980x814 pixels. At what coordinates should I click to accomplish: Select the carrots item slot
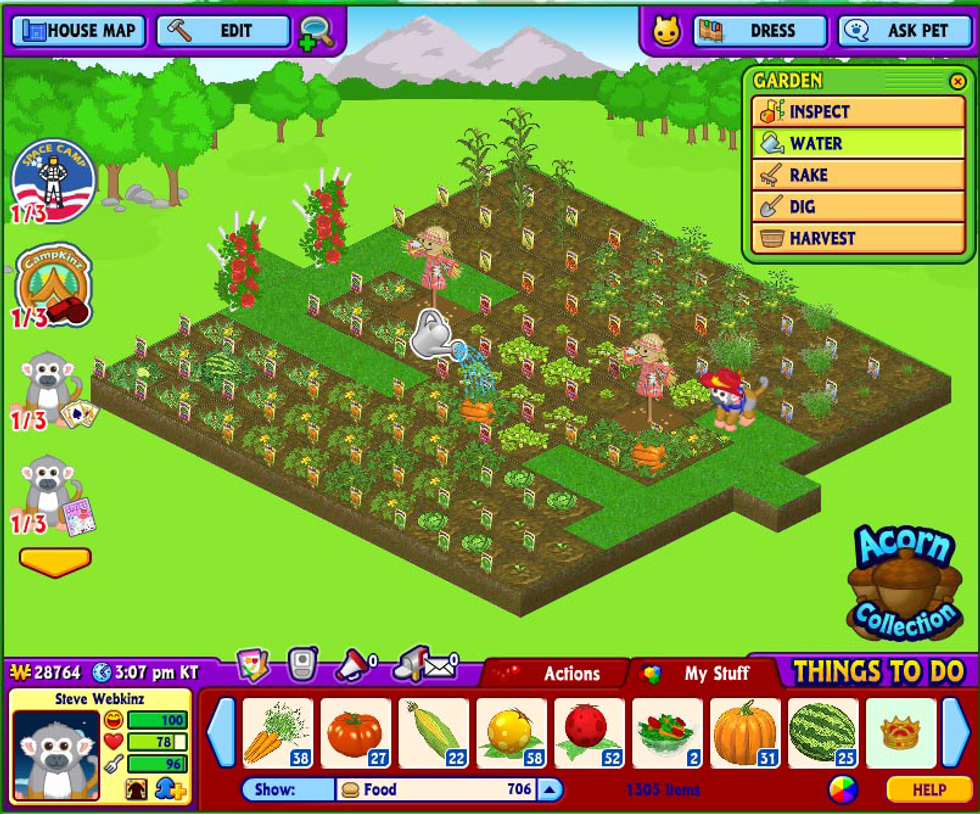(x=278, y=733)
